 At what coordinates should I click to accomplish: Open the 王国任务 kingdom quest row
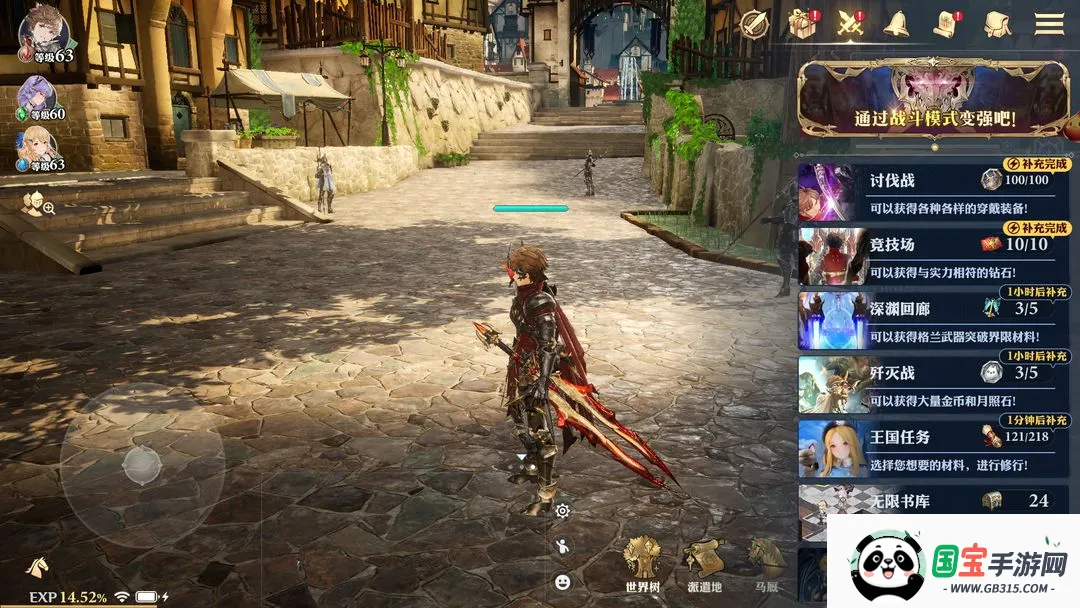point(933,448)
